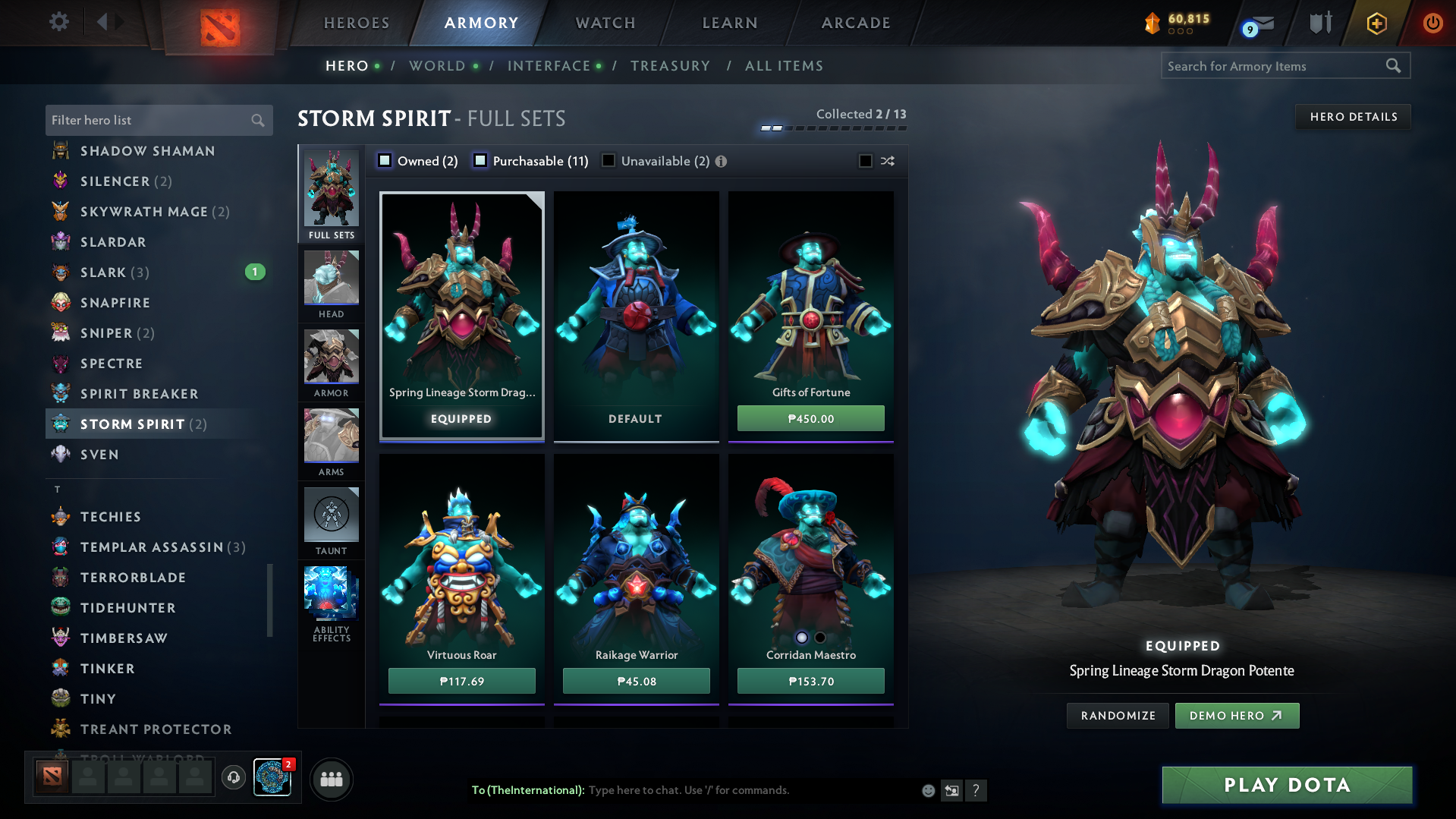Enable the Unavailable filter
The width and height of the screenshot is (1456, 819).
point(608,161)
